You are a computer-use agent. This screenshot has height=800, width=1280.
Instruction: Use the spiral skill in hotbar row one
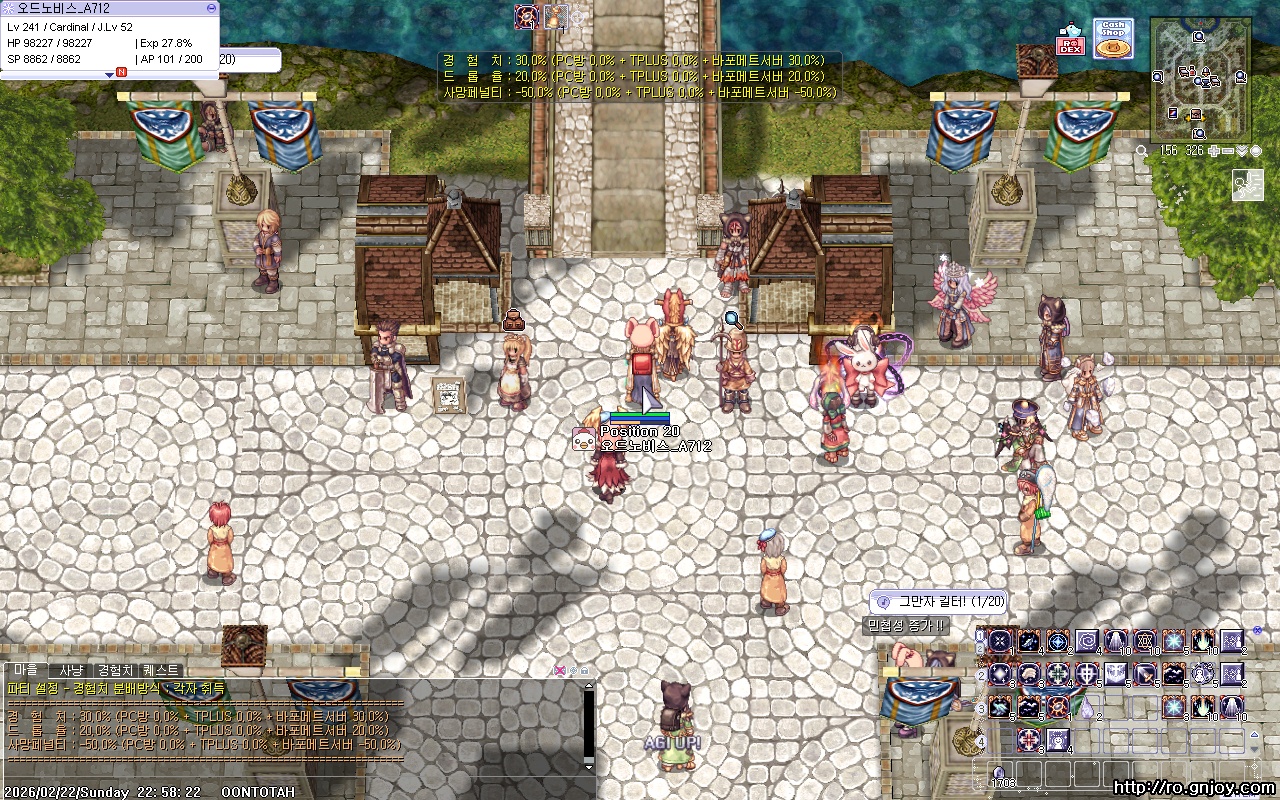point(1087,641)
